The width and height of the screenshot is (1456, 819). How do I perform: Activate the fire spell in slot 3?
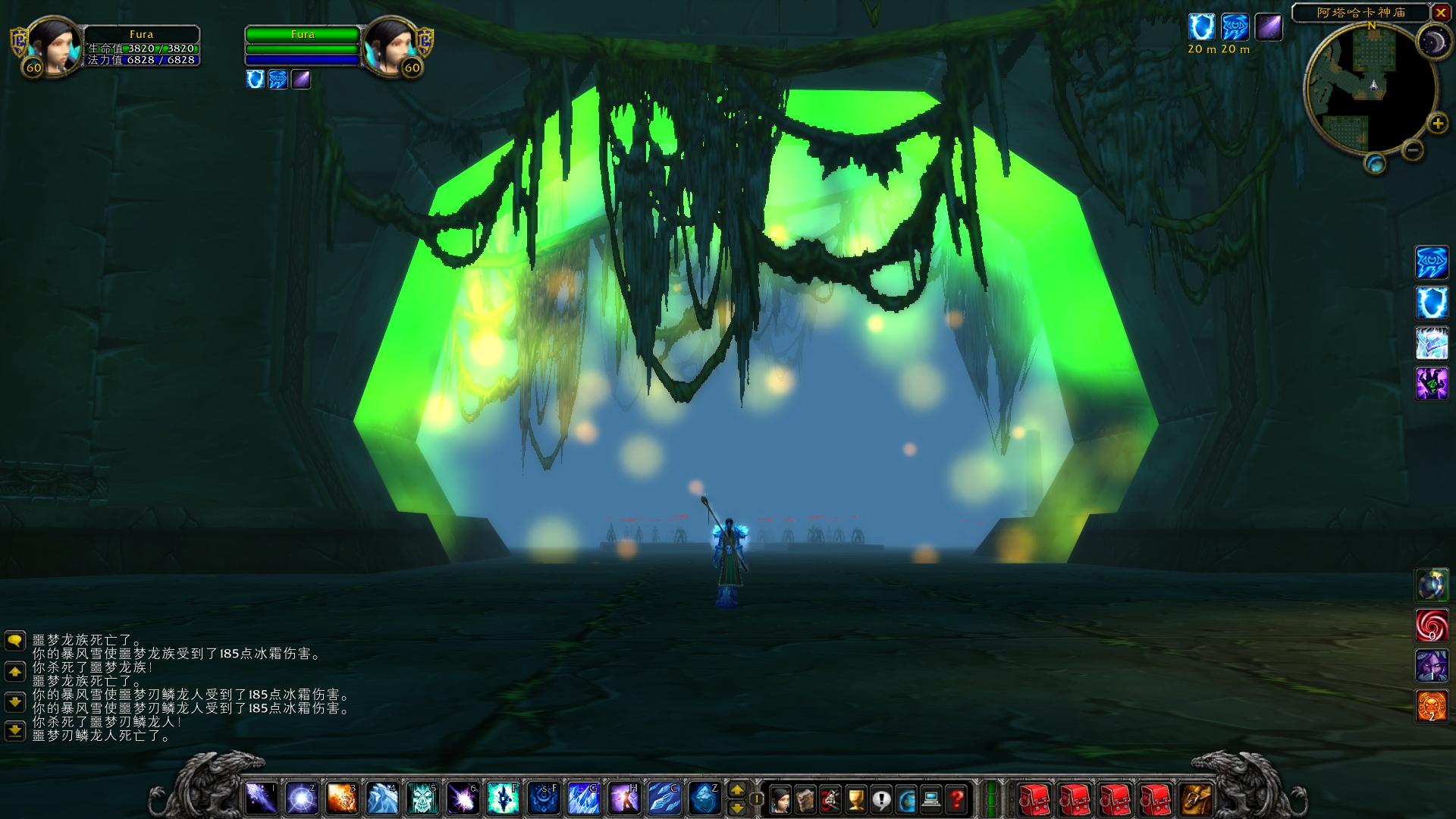[x=341, y=798]
